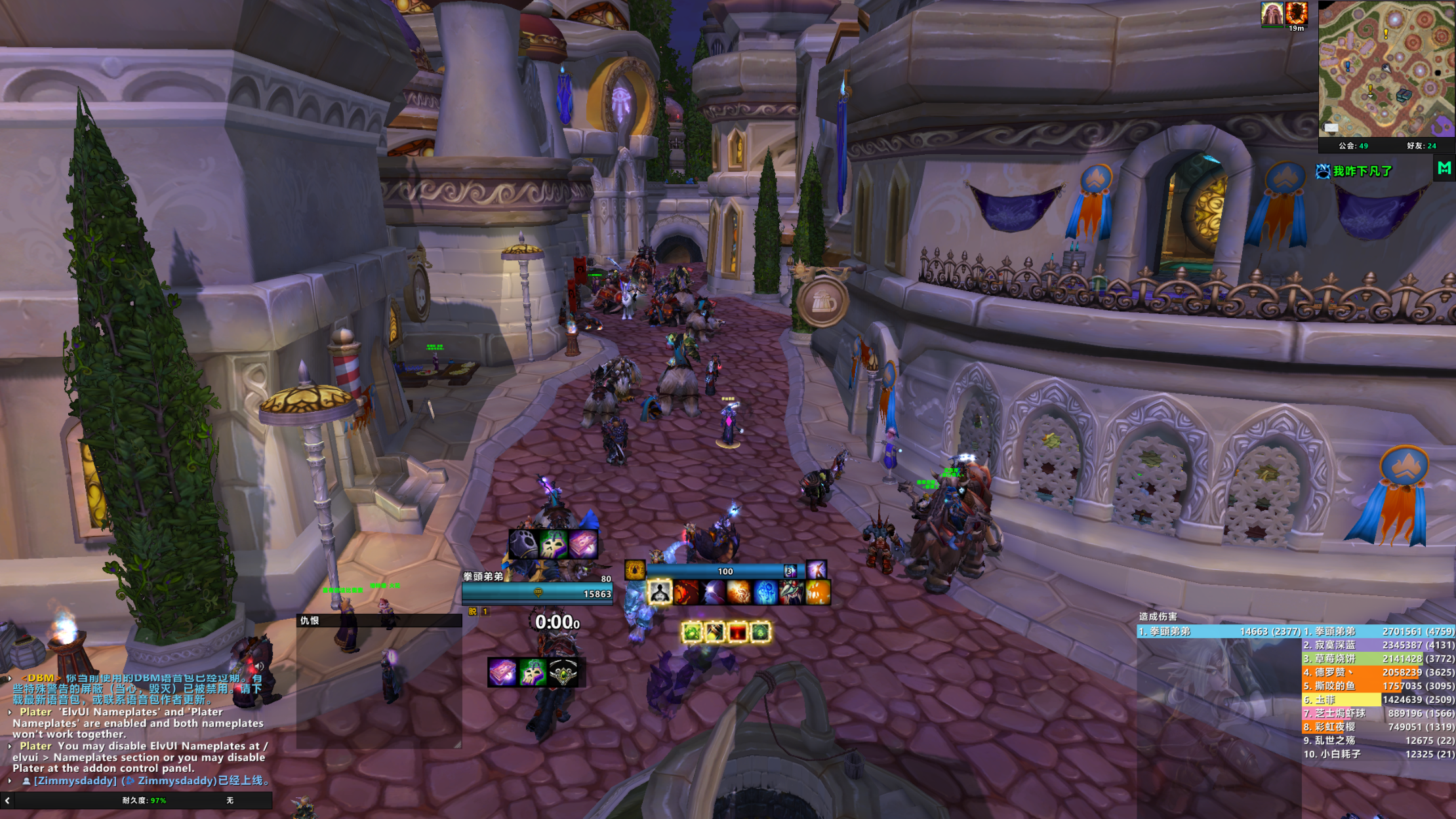Click the Zimmysdaddy player link in chat
The width and height of the screenshot is (1456, 819).
[x=75, y=781]
